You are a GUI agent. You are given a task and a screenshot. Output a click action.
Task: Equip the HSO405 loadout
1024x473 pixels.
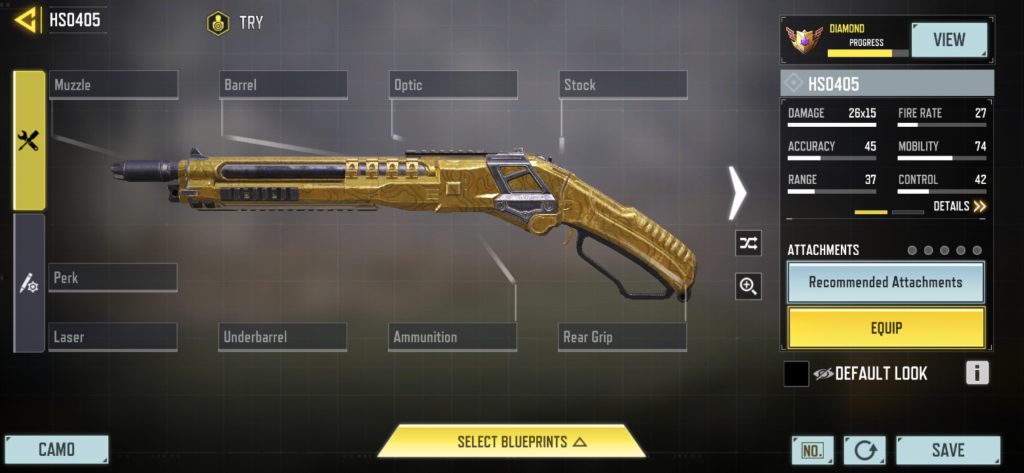(885, 327)
